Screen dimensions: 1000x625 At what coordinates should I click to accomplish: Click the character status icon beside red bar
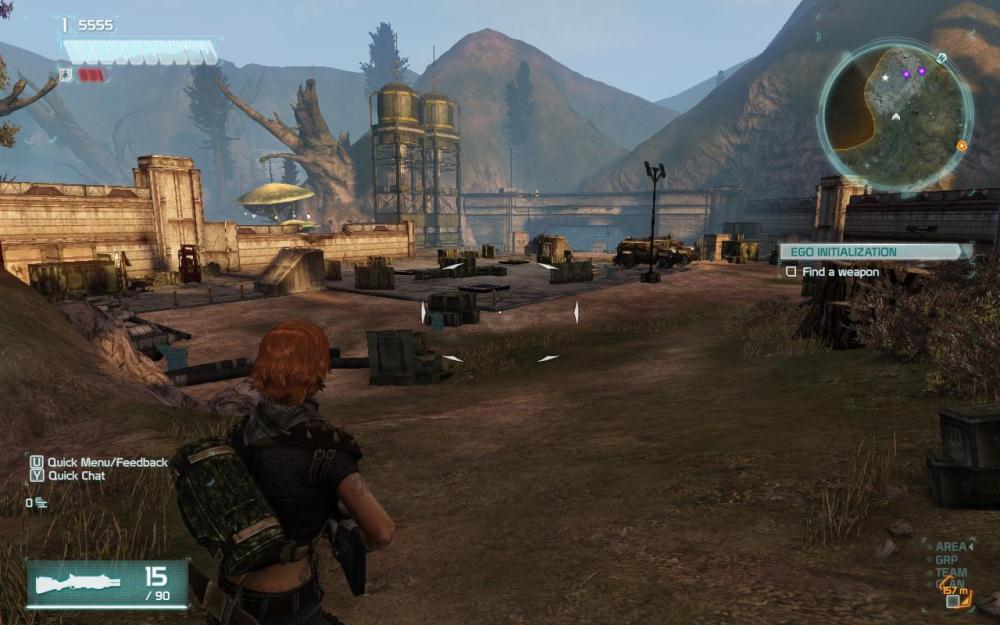pyautogui.click(x=66, y=75)
